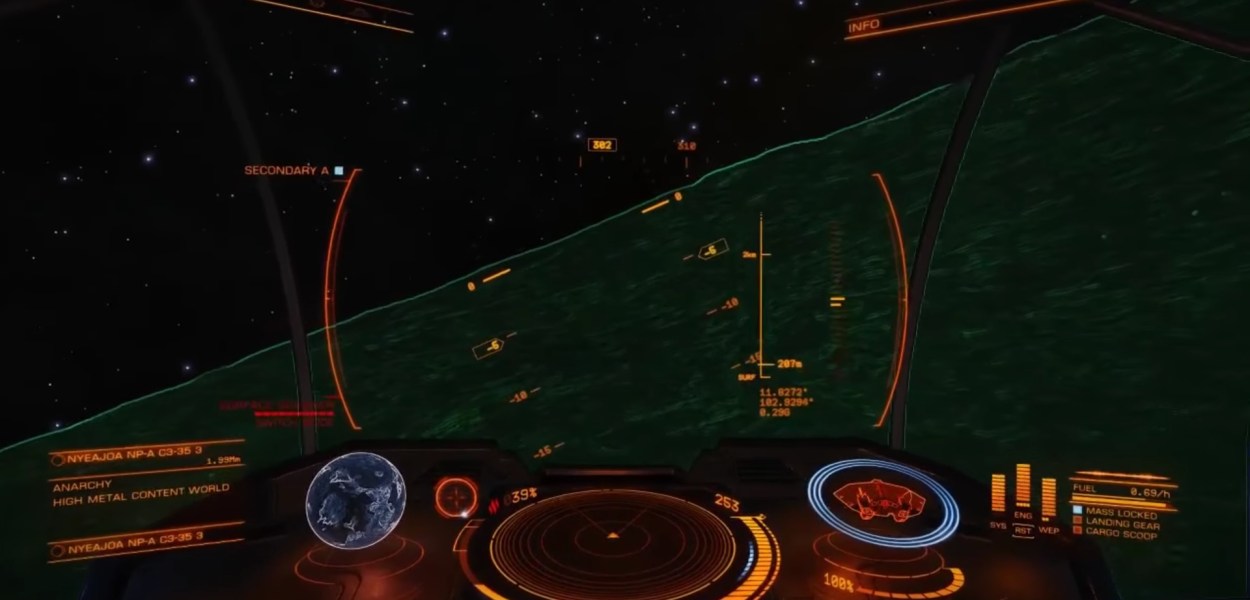Screen dimensions: 1250x600
Task: Click the target planet hologram
Action: [355, 499]
